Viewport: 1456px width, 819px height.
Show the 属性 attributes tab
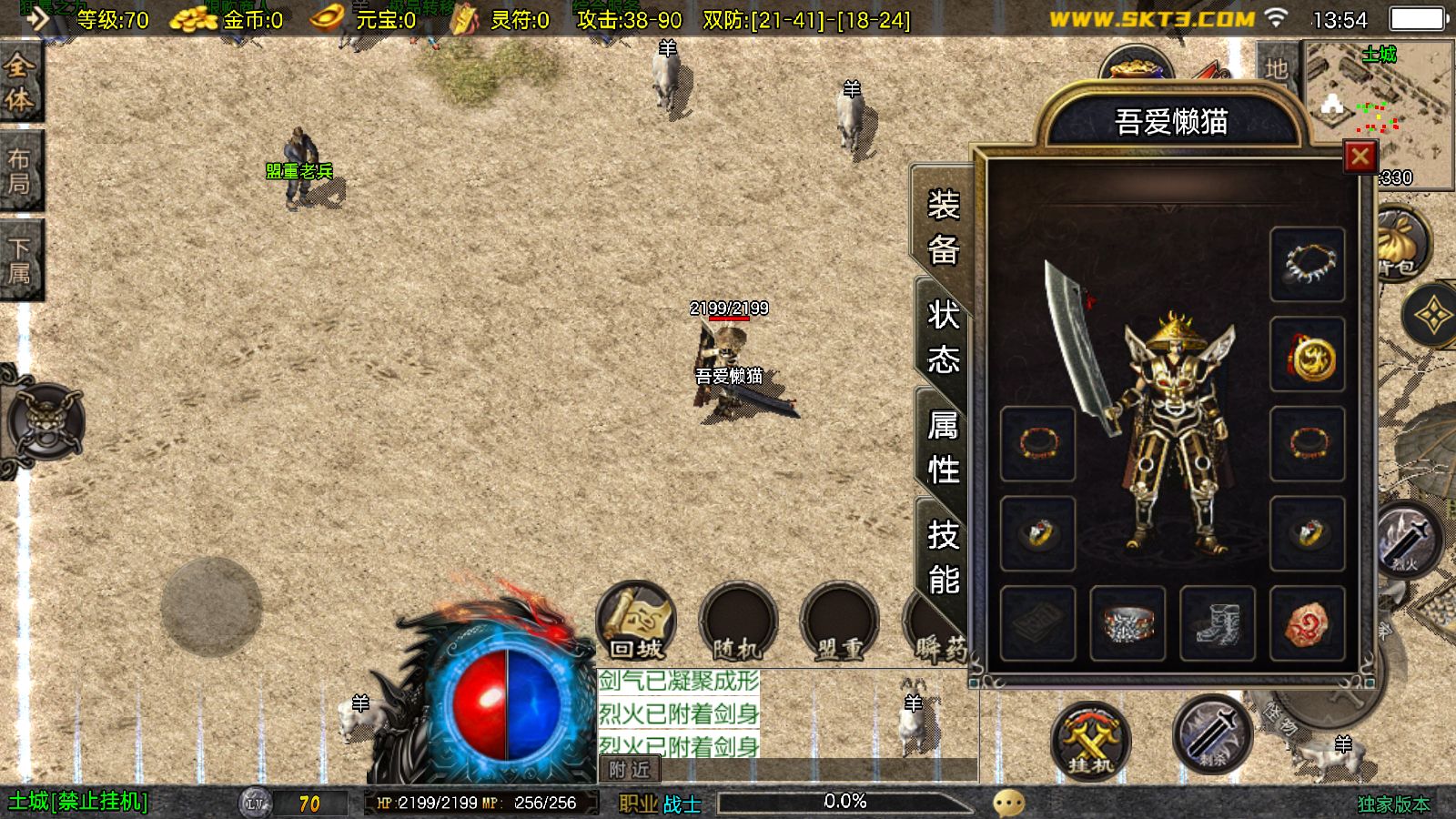click(x=943, y=448)
